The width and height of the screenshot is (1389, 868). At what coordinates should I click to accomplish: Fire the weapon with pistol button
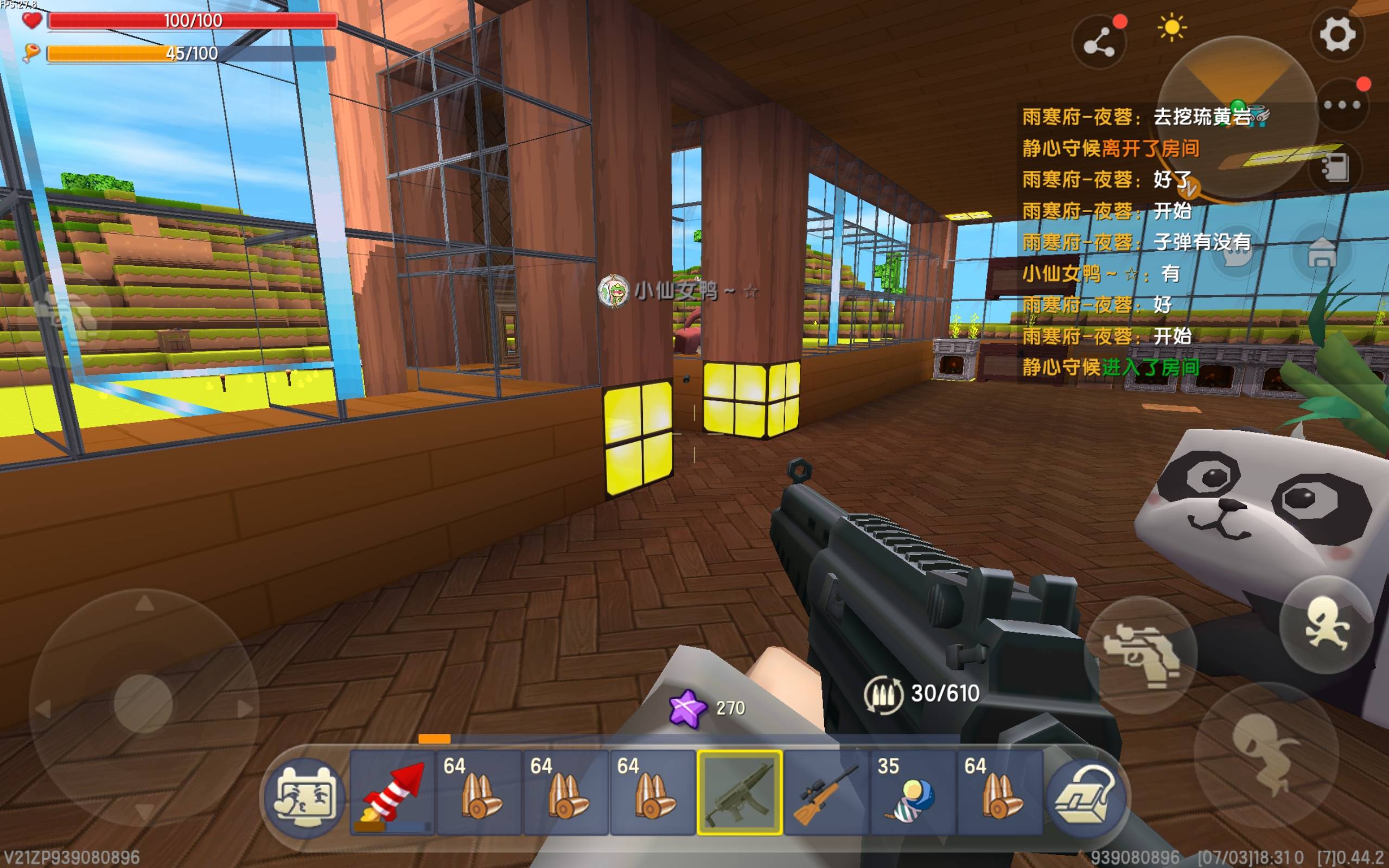coord(1141,655)
